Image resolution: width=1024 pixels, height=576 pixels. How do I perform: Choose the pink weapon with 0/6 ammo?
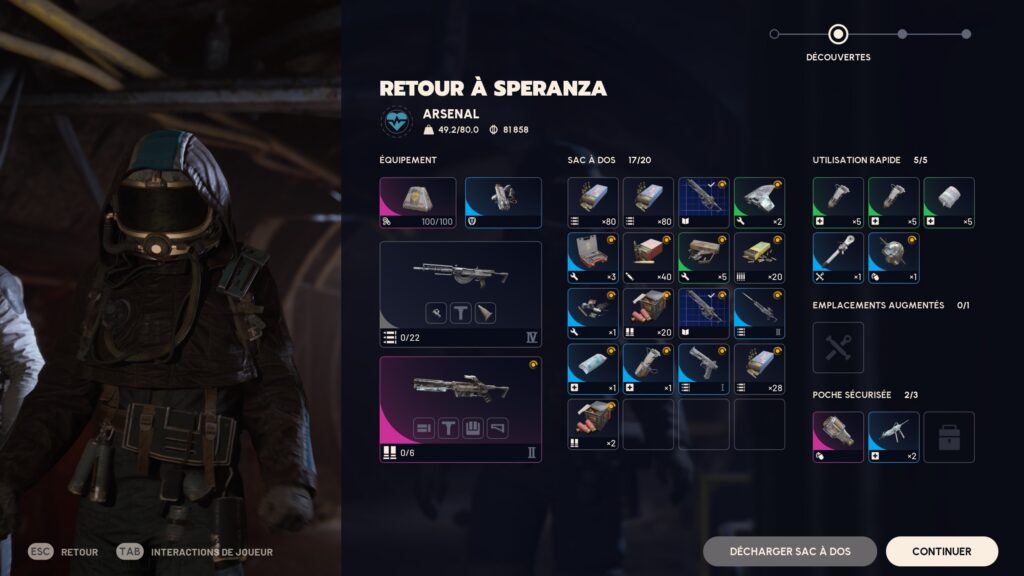461,409
